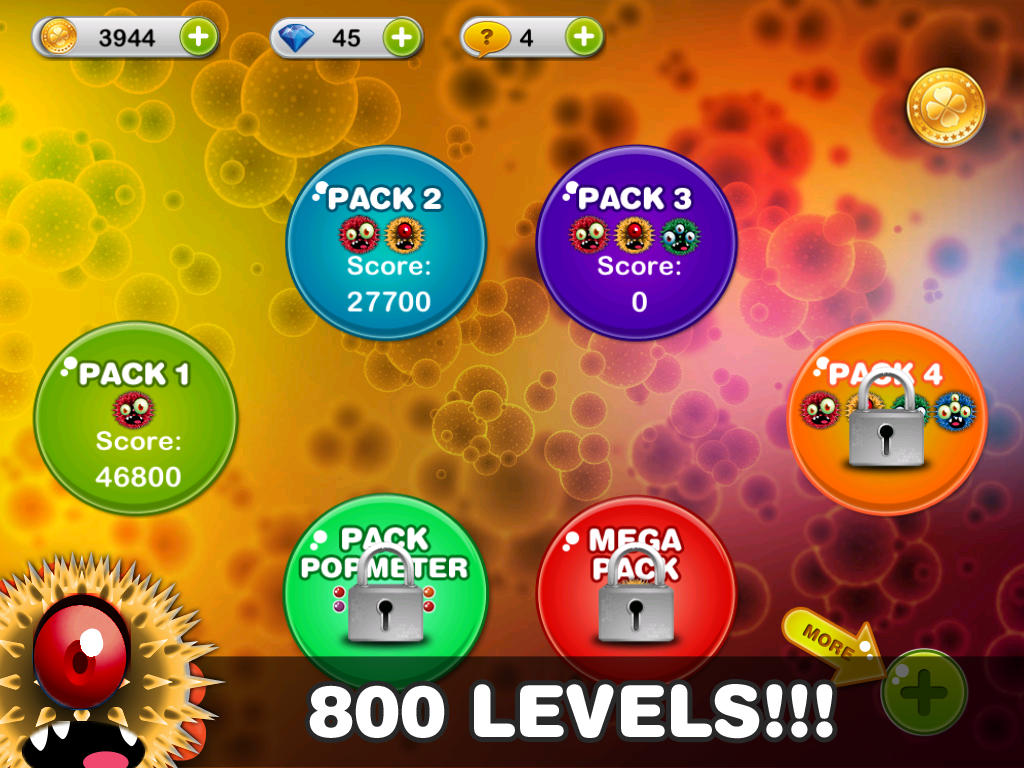
Task: Open the Pack 1 level set
Action: click(x=135, y=418)
